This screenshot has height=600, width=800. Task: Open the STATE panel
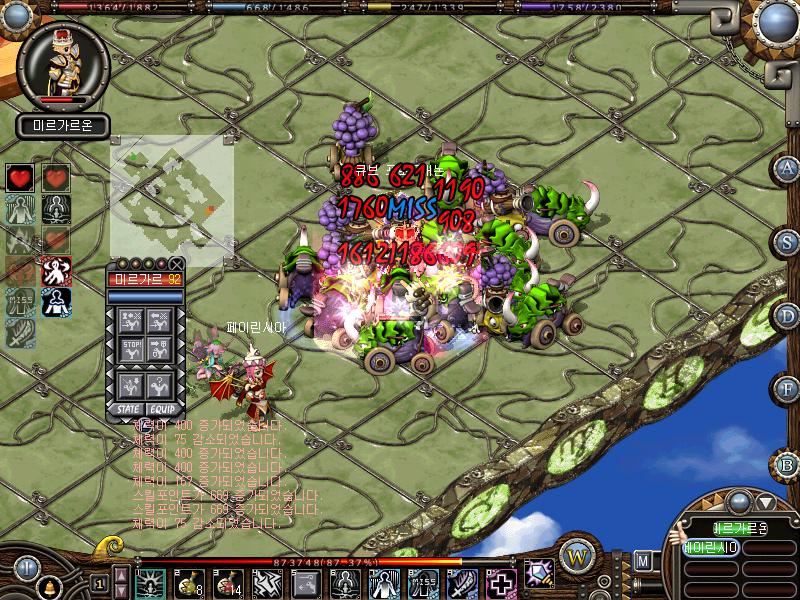(129, 409)
